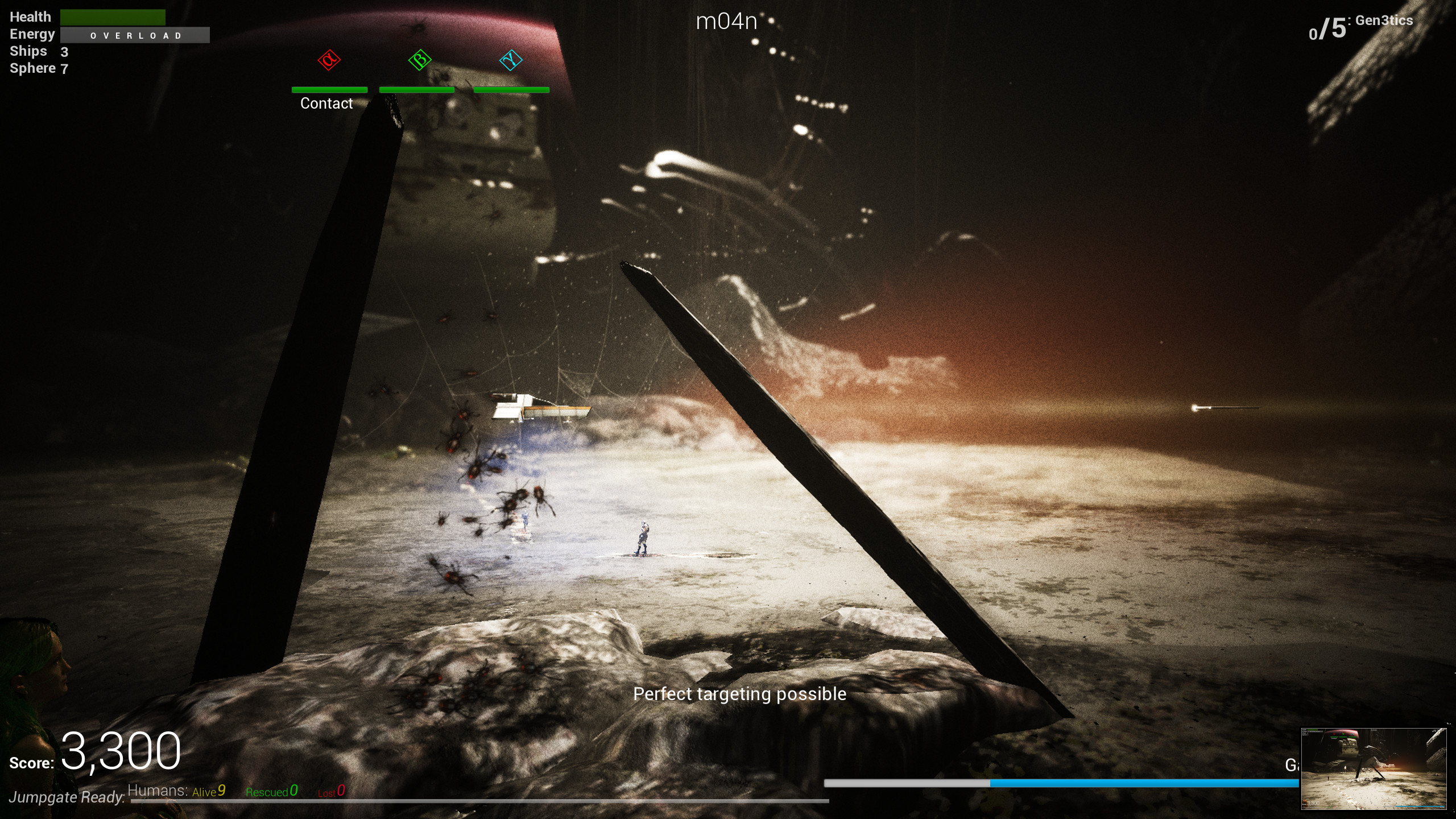Click the m04n mission title at the top
This screenshot has height=819, width=1456.
pos(726,22)
